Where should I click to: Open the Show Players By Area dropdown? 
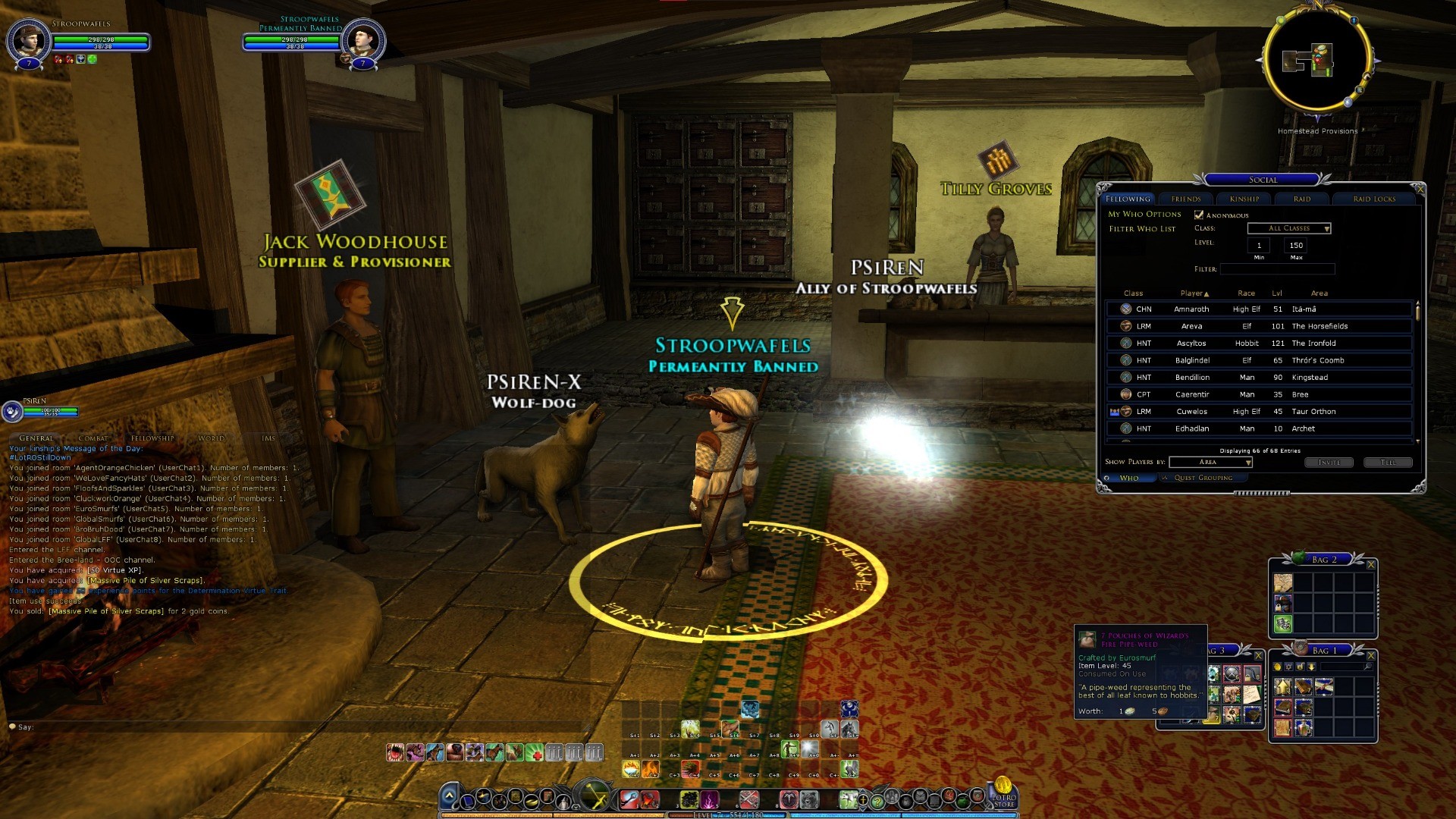tap(1210, 462)
